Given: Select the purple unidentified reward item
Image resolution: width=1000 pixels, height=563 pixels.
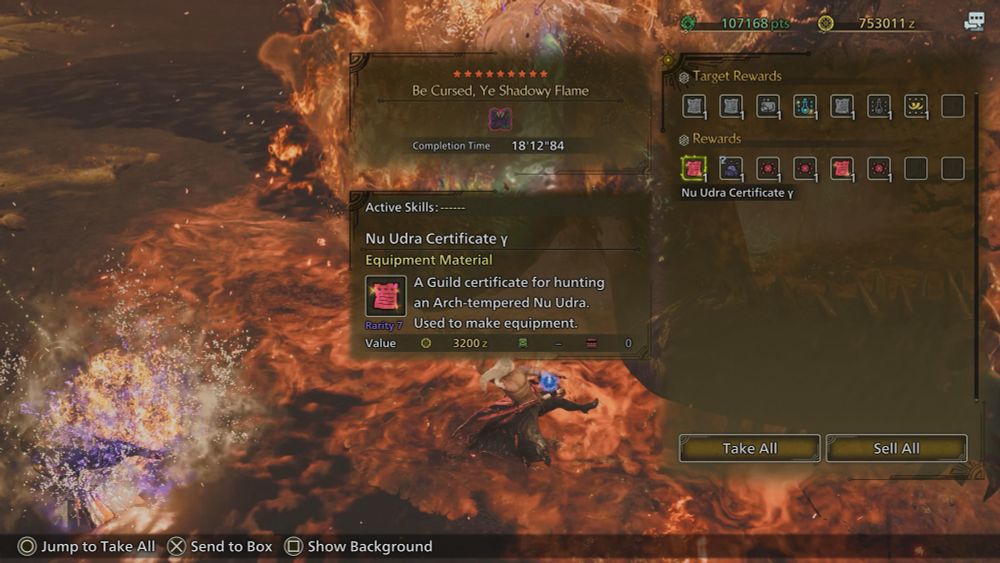Looking at the screenshot, I should point(731,168).
